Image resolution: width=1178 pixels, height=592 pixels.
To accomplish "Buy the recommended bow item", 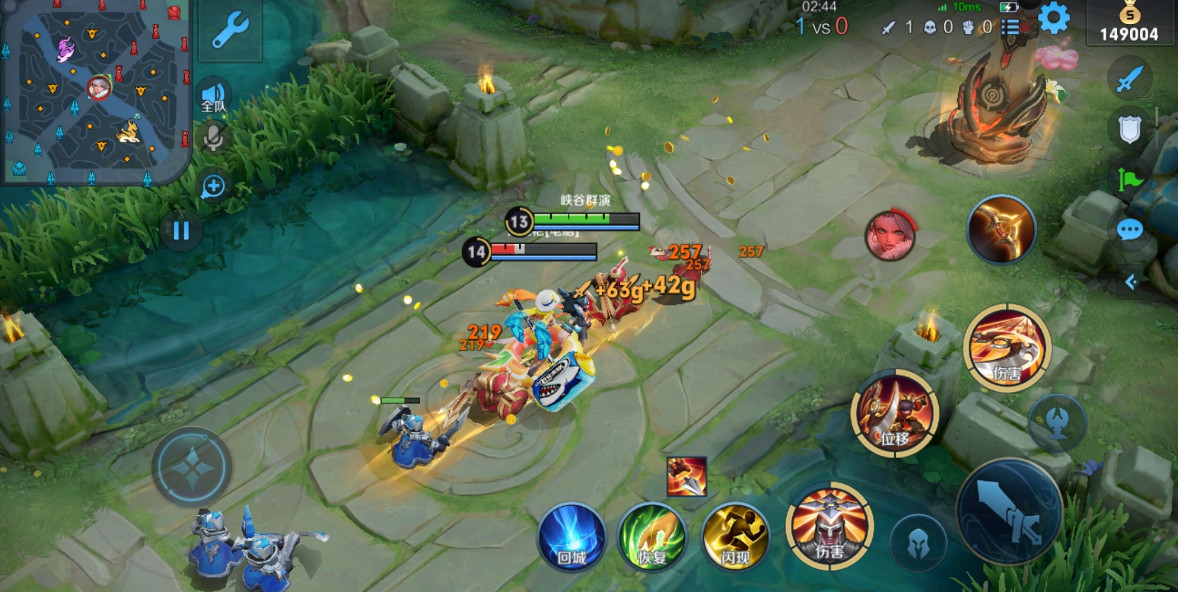I will (x=1001, y=230).
